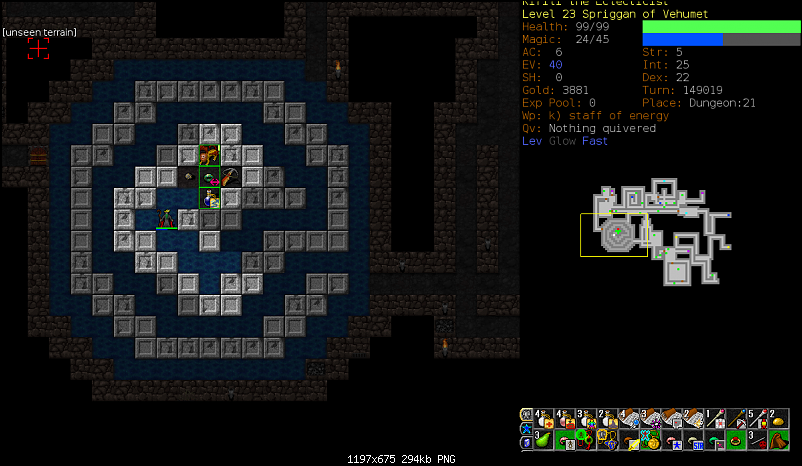Viewport: 802px width, 466px height.
Task: Use the wand with pickaxe icon
Action: pyautogui.click(x=737, y=417)
